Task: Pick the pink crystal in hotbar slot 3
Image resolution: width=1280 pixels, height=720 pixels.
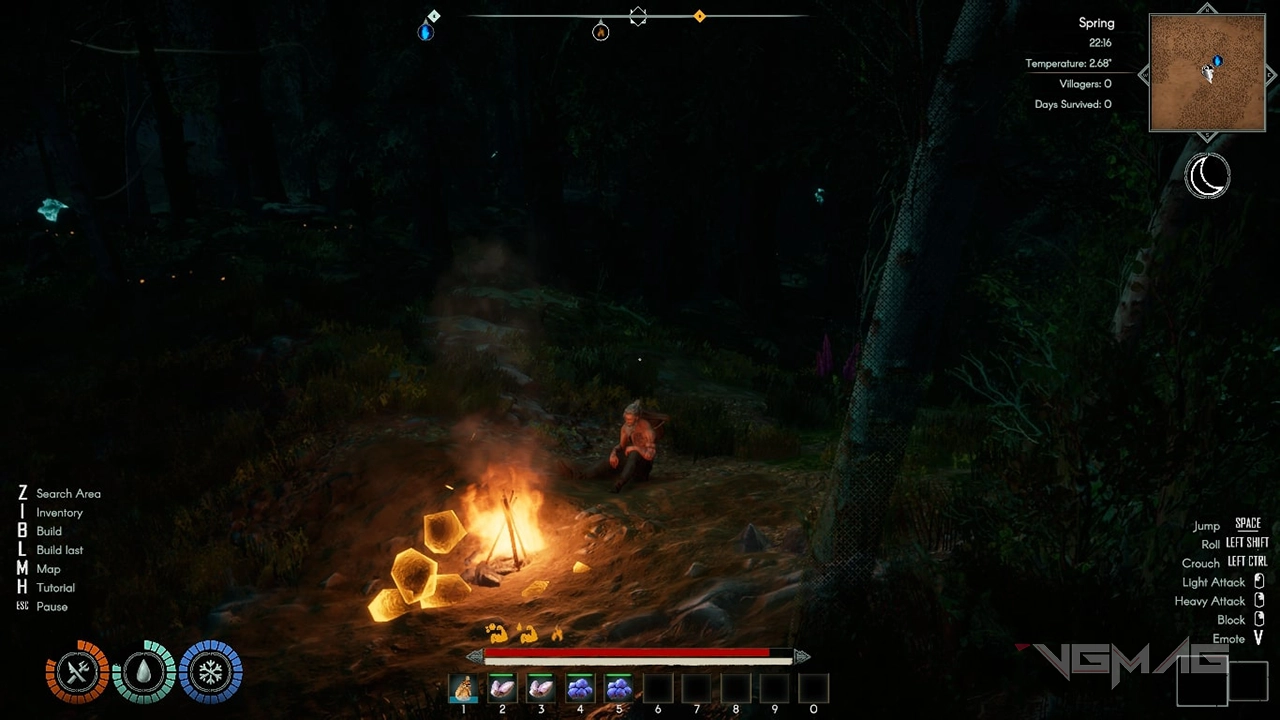Action: [541, 688]
